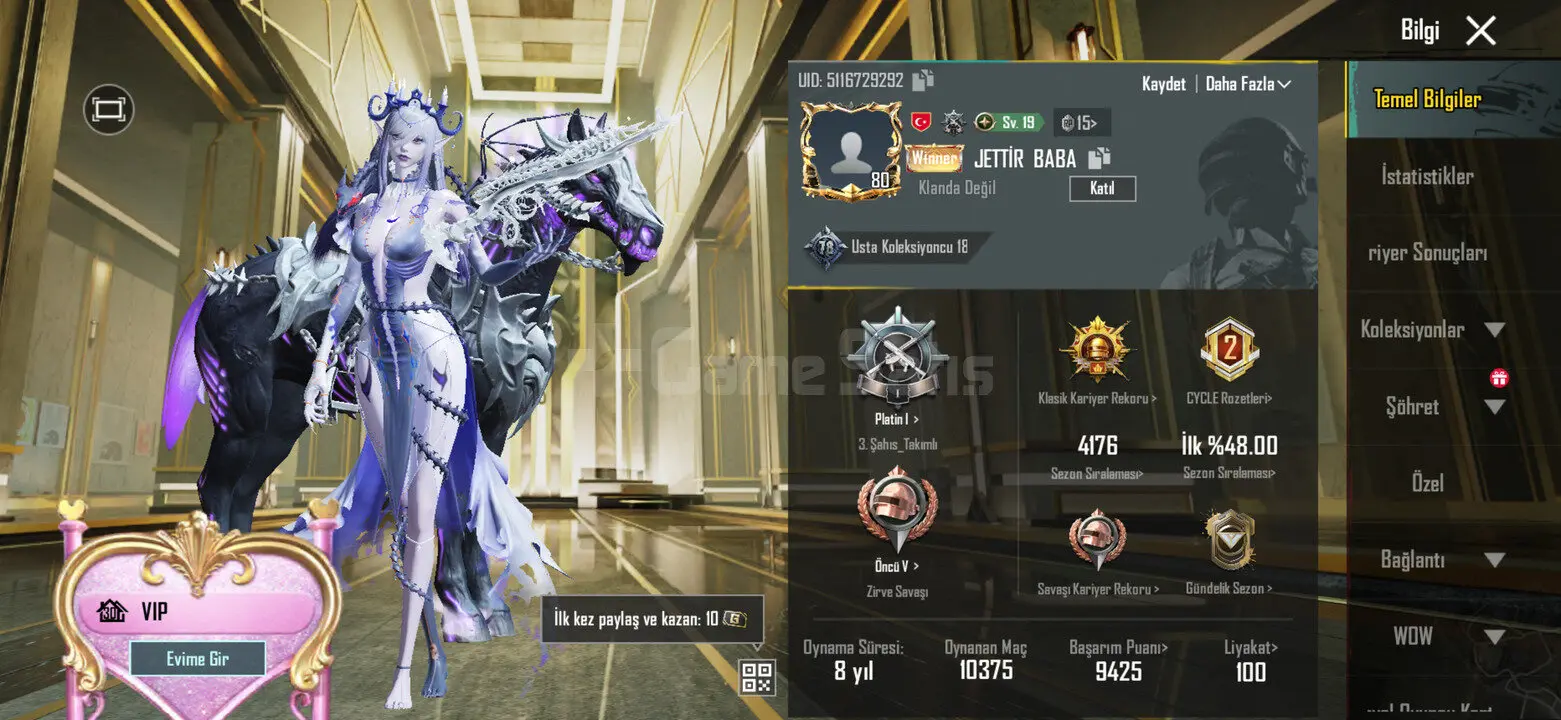The width and height of the screenshot is (1561, 720).
Task: Open the Şöhret section
Action: 1432,406
